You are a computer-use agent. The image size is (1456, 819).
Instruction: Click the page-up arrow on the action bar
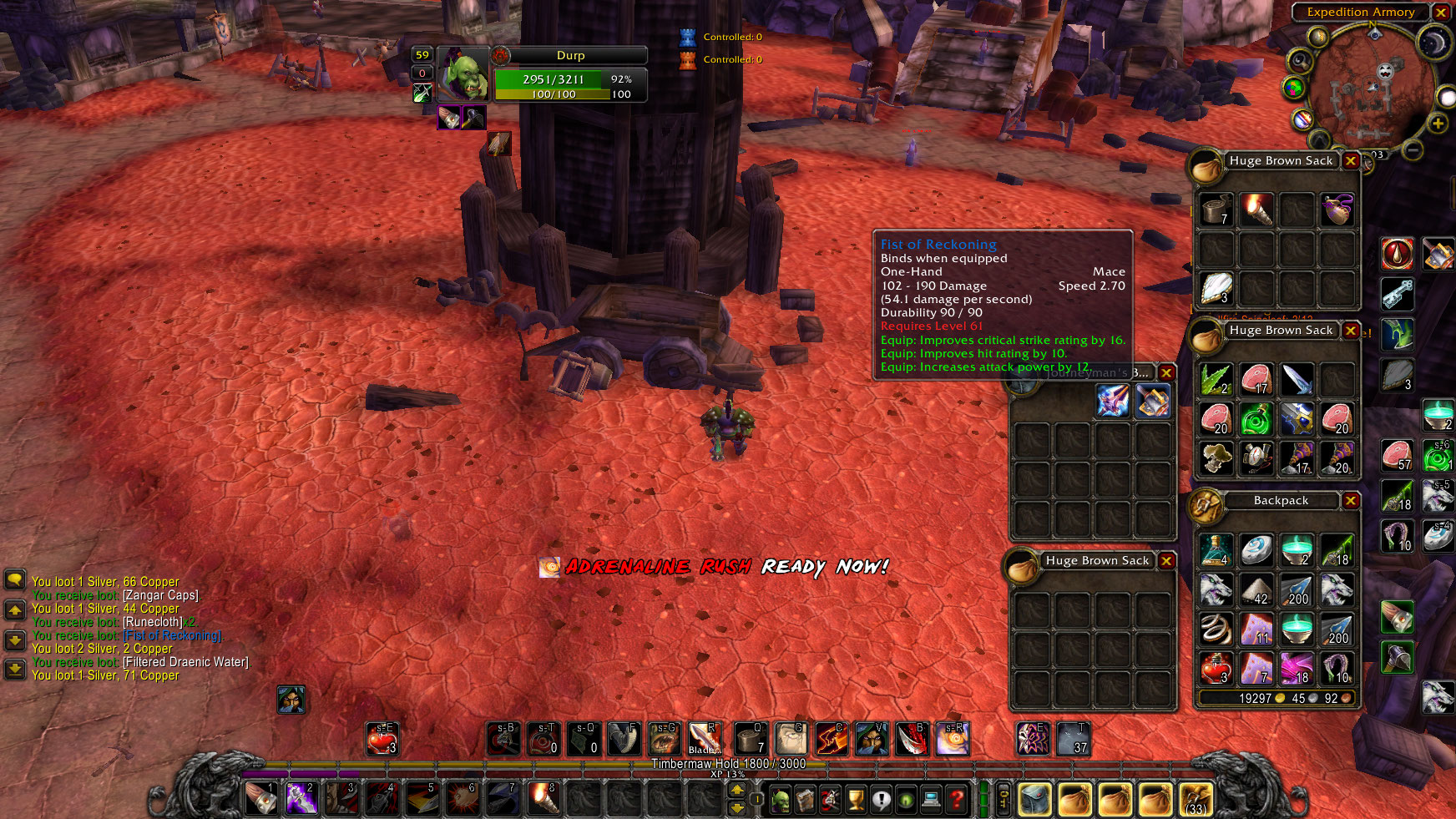click(738, 791)
